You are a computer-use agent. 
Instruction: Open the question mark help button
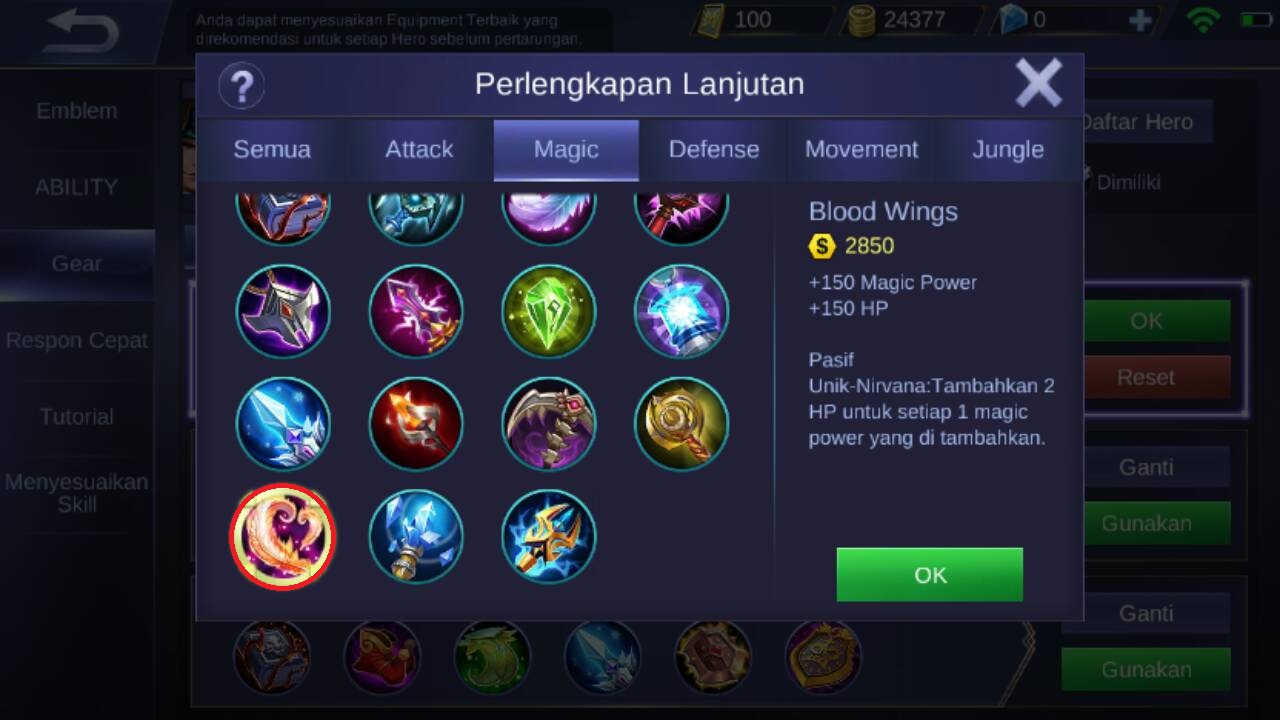[x=241, y=85]
